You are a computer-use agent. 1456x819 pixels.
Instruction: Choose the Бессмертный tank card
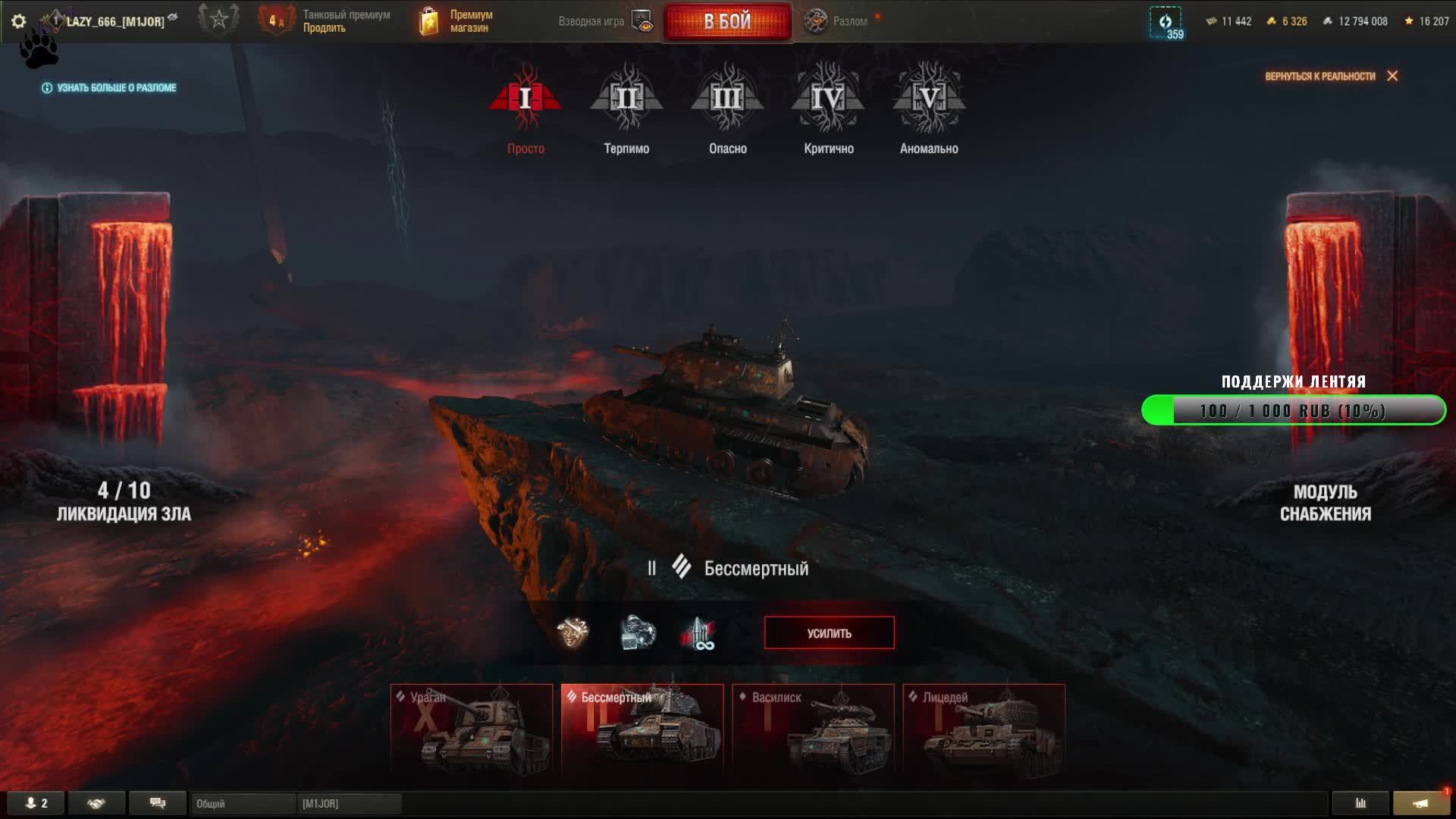[x=642, y=730]
